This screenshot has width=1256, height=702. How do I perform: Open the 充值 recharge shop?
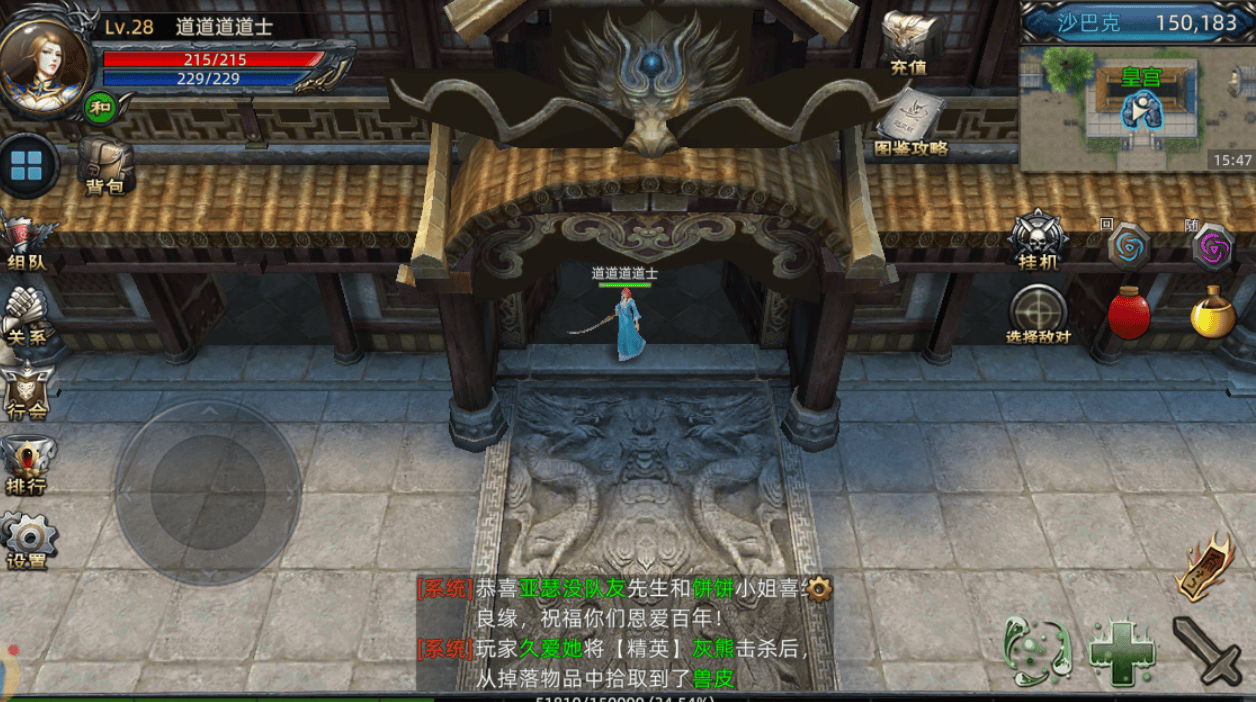coord(908,42)
